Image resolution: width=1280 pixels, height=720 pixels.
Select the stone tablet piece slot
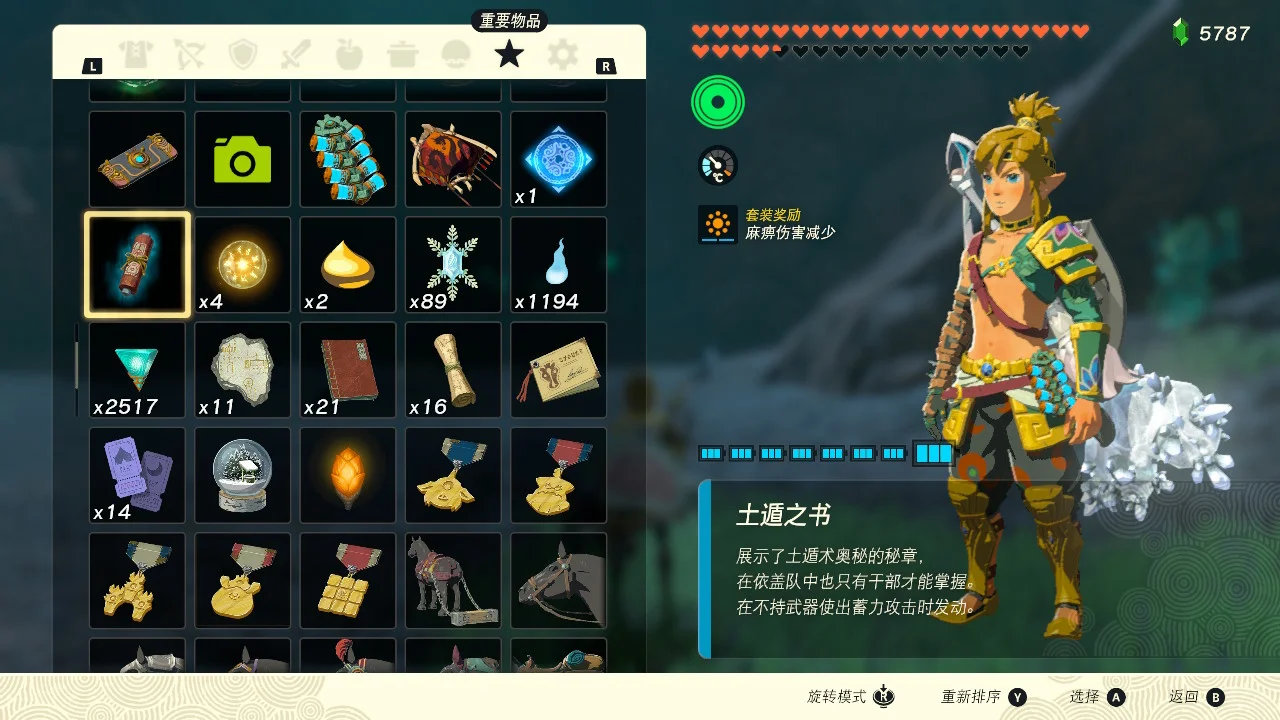click(242, 370)
